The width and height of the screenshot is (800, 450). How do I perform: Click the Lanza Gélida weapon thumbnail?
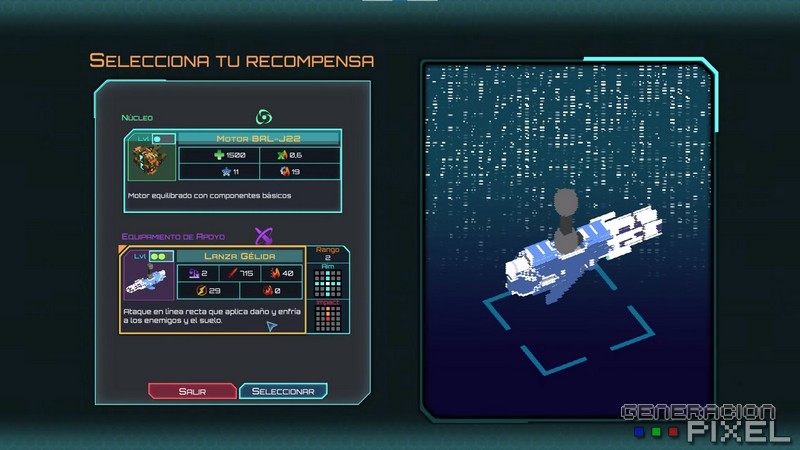pyautogui.click(x=148, y=281)
